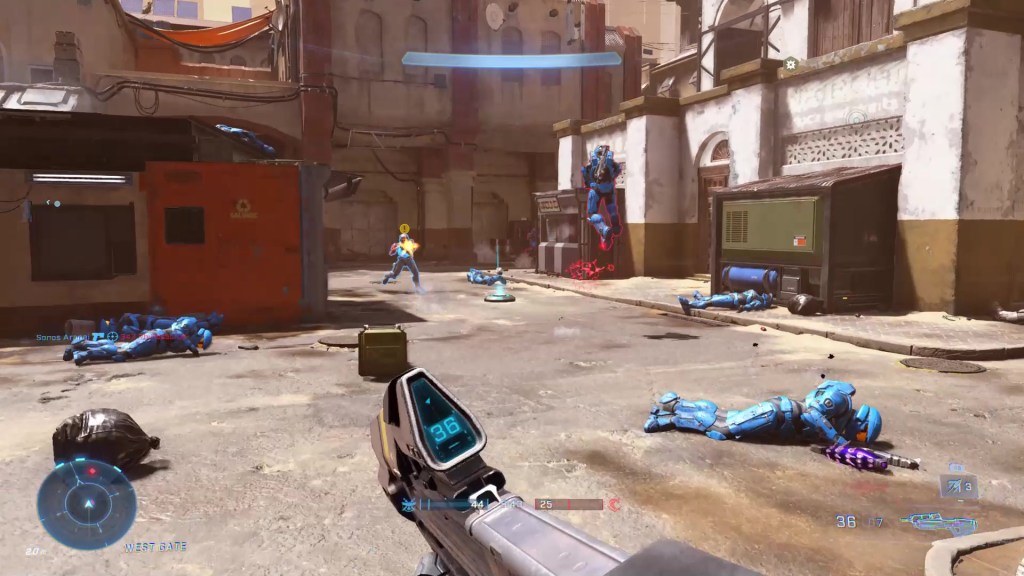Click the assault rifle weapon icon
The width and height of the screenshot is (1024, 576).
(x=936, y=522)
